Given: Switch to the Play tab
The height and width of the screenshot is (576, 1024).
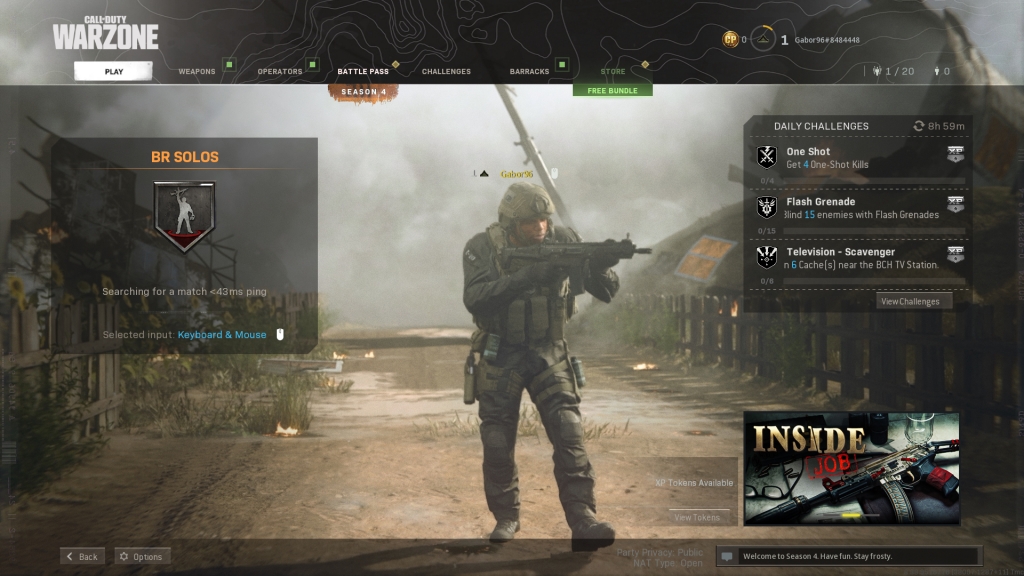Looking at the screenshot, I should pos(113,71).
